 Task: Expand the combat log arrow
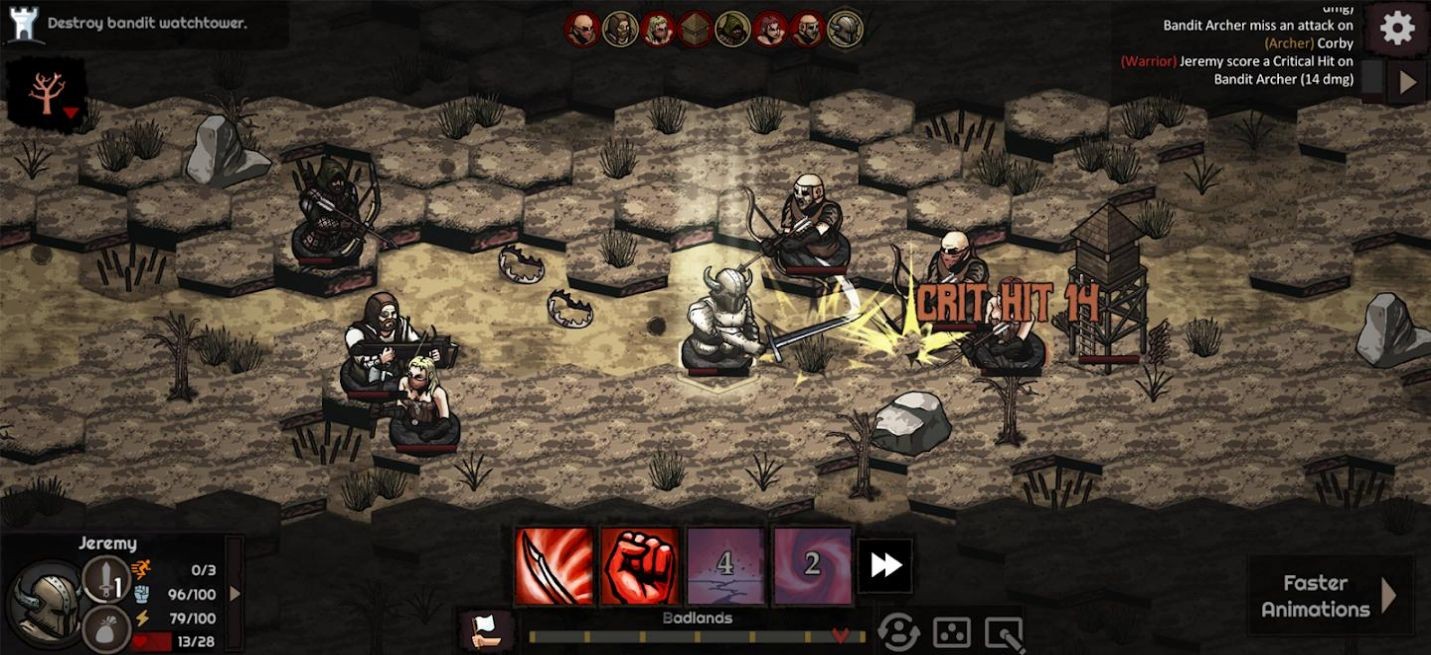pos(1408,82)
